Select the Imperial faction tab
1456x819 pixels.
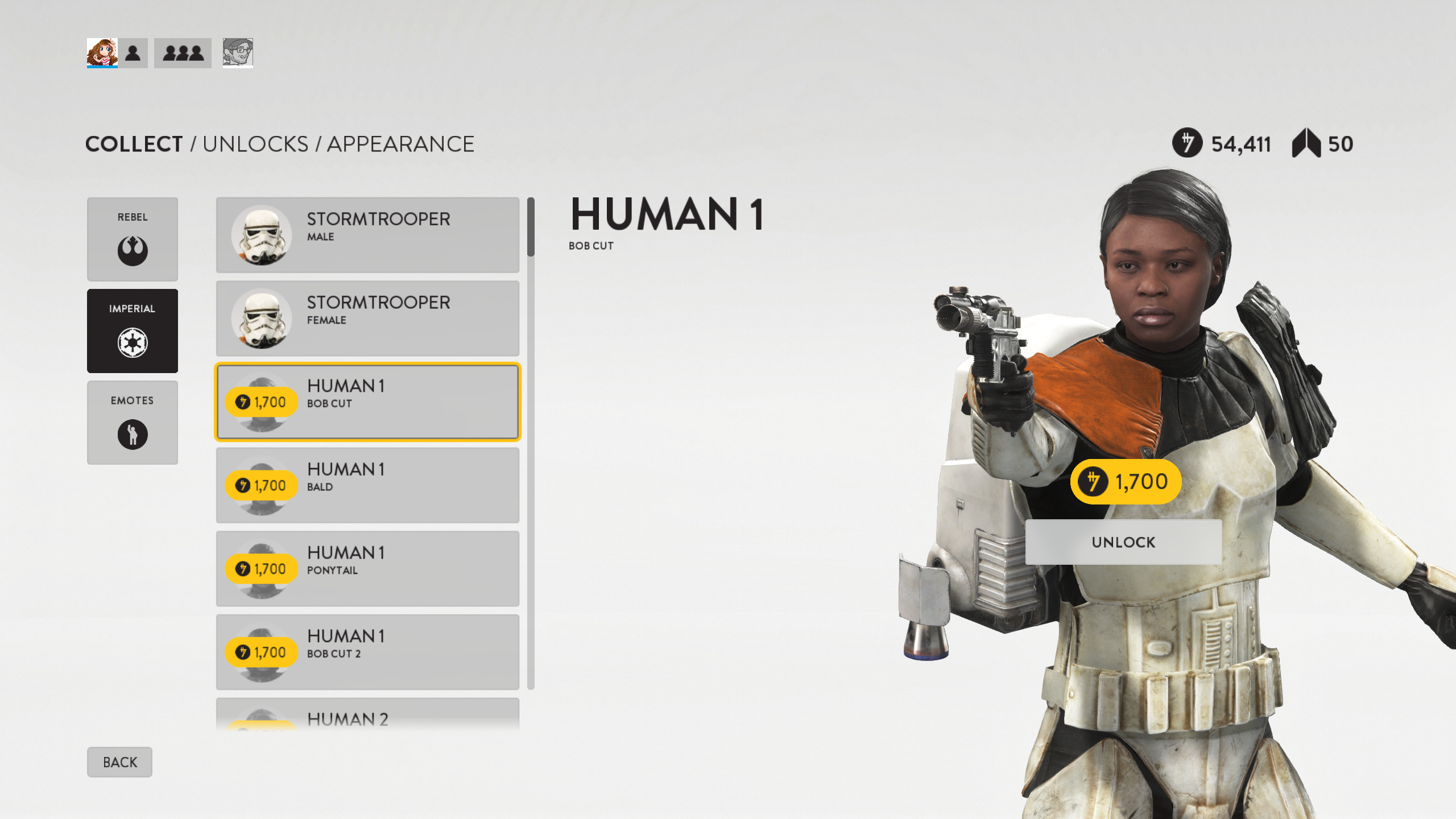tap(132, 330)
